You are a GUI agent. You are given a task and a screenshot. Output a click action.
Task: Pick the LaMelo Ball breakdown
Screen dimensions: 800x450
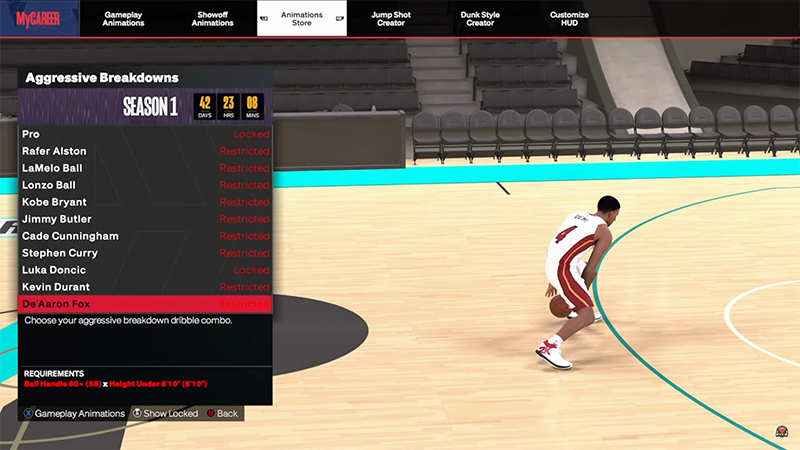tap(145, 168)
